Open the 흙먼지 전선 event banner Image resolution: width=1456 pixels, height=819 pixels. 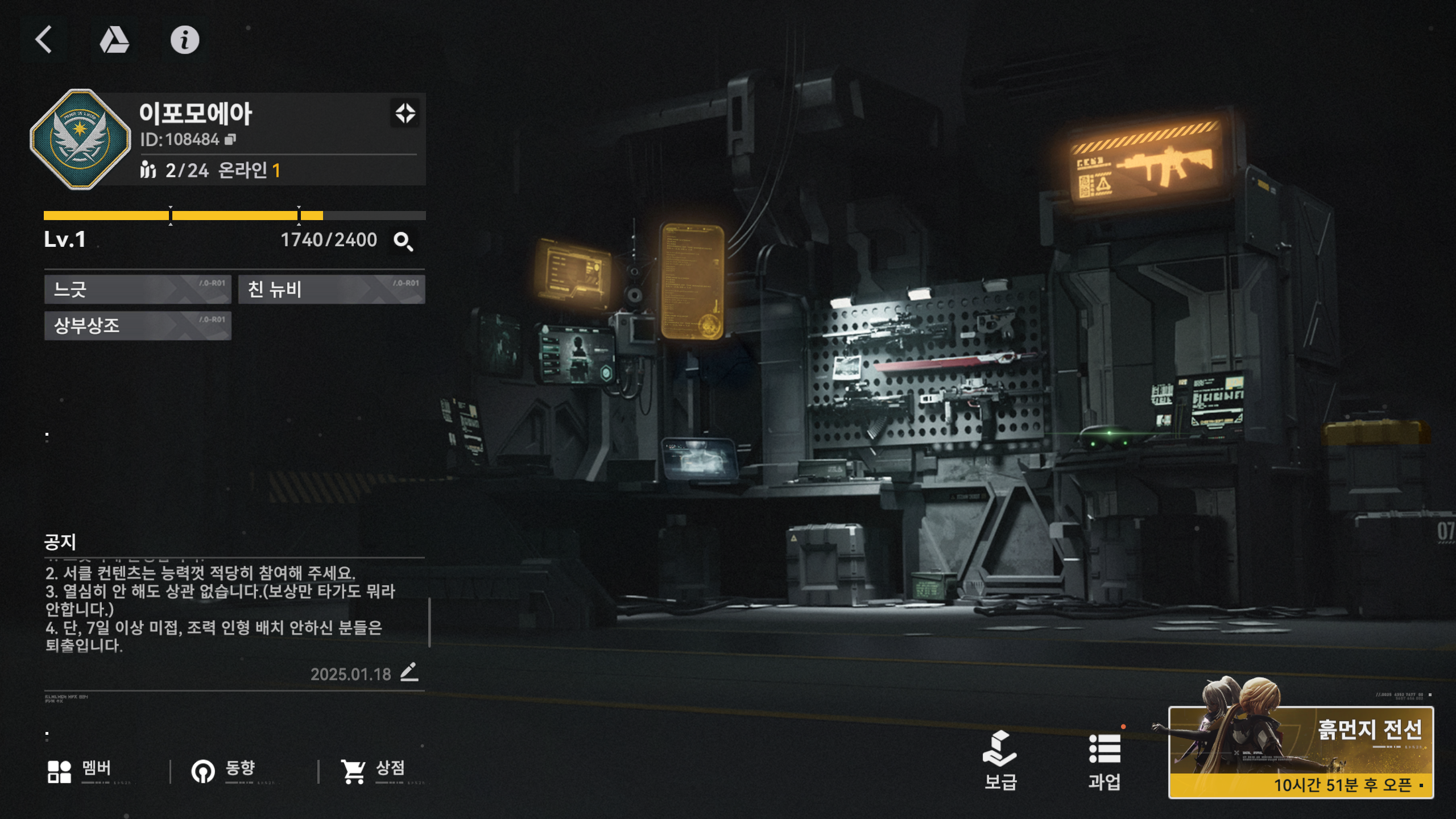1301,751
